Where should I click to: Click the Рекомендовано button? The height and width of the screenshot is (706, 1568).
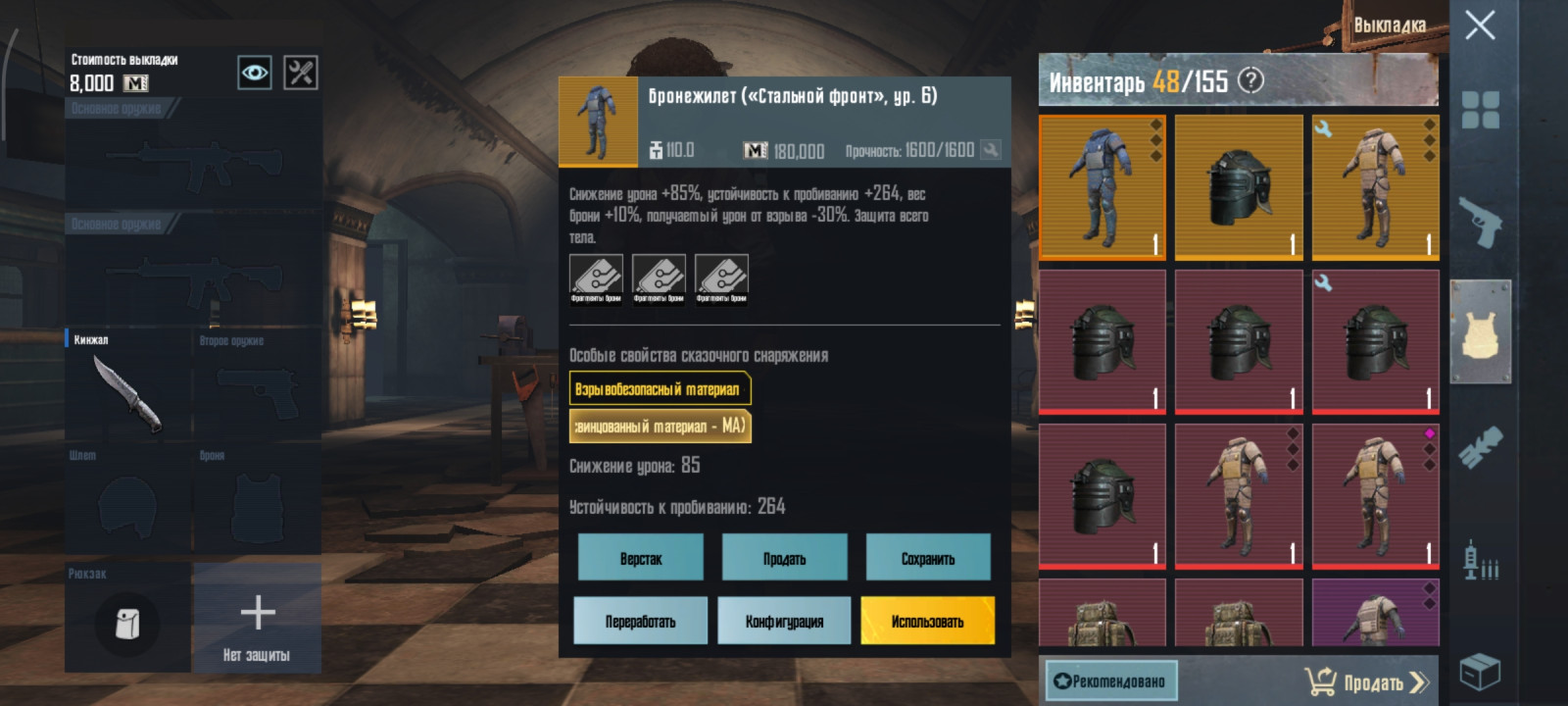pyautogui.click(x=1110, y=681)
